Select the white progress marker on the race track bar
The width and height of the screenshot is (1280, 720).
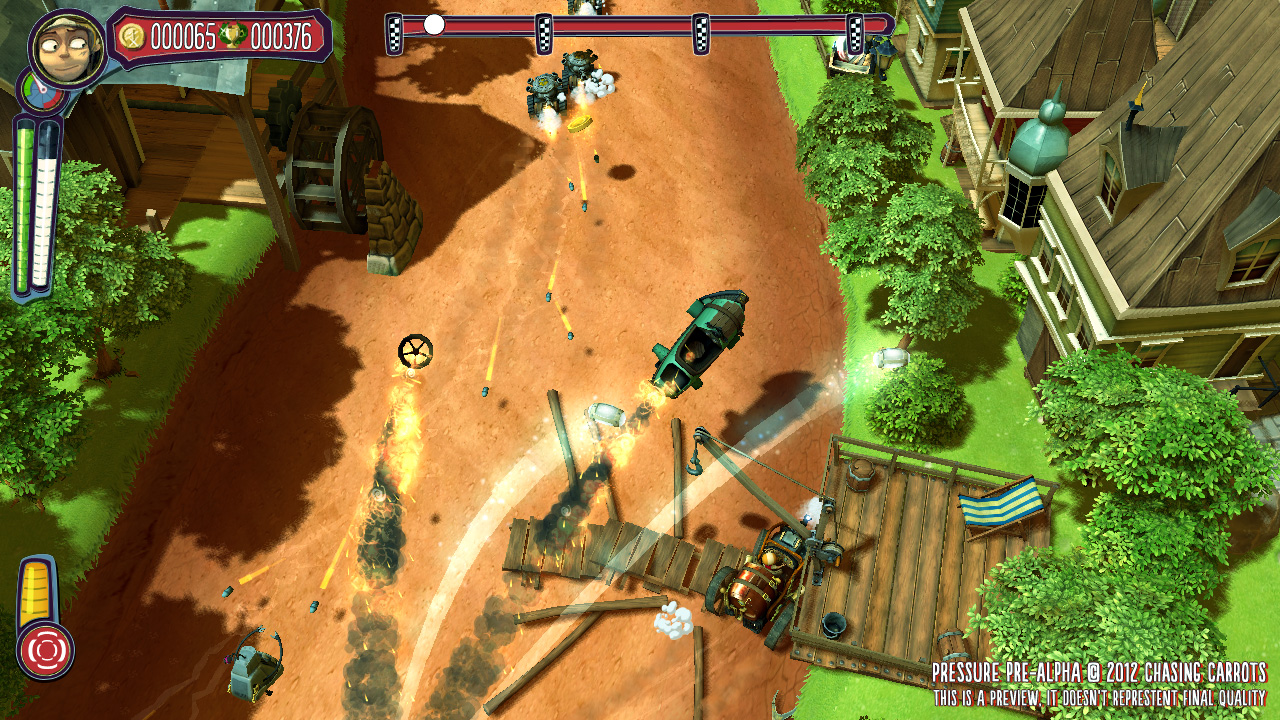pyautogui.click(x=434, y=25)
